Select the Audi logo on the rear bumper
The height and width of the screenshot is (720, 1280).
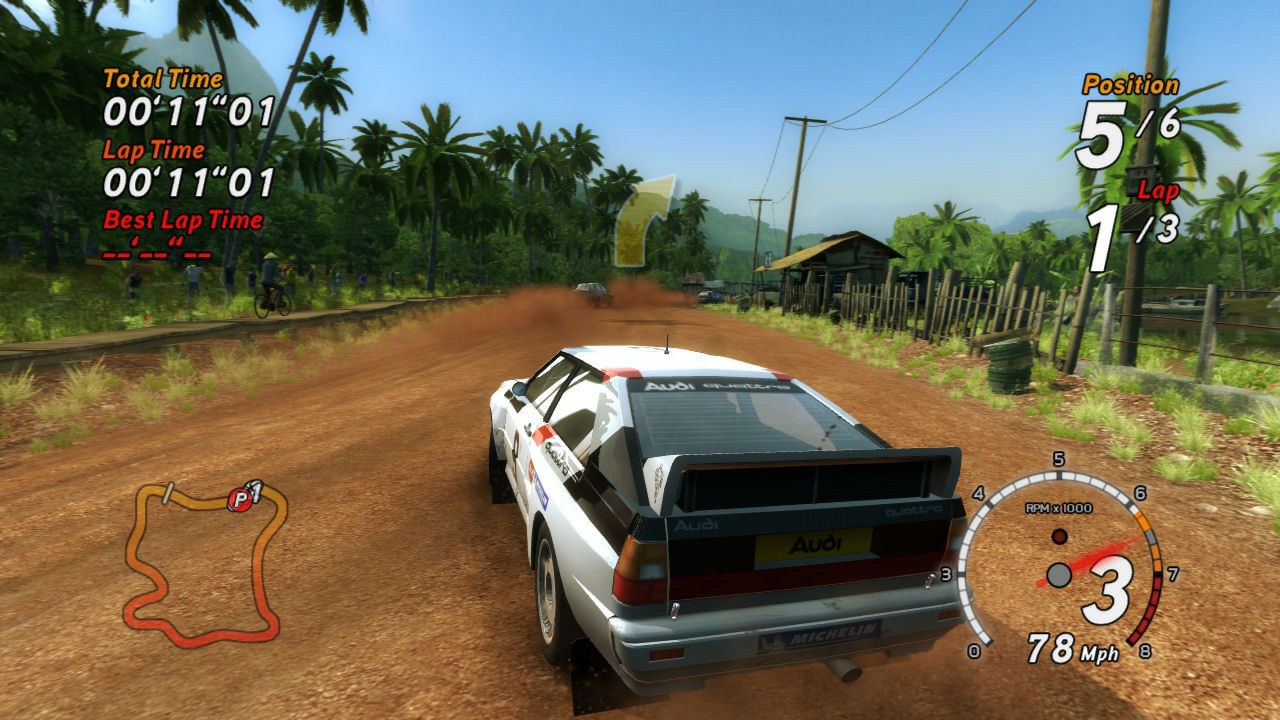tap(816, 543)
